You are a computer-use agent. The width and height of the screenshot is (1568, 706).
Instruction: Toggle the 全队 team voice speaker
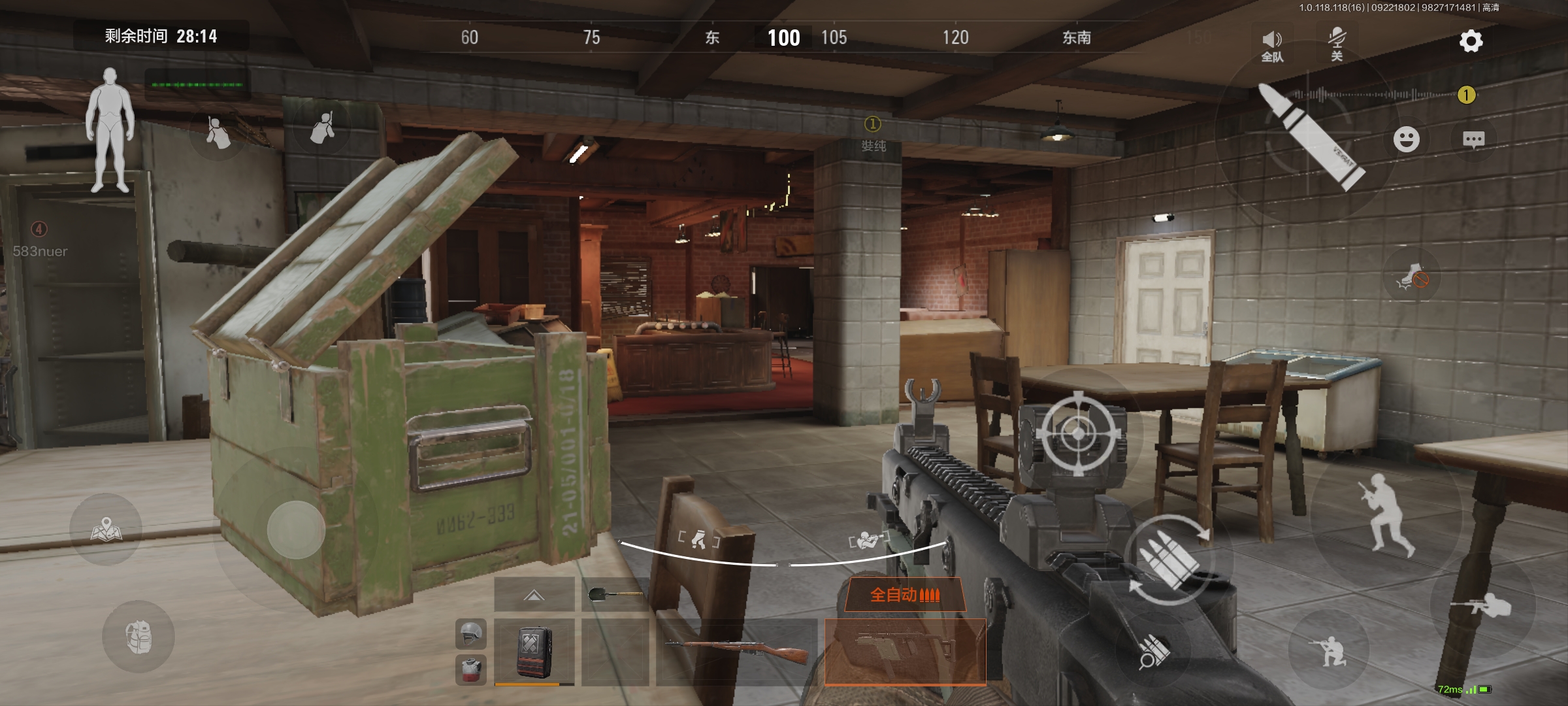click(1272, 46)
